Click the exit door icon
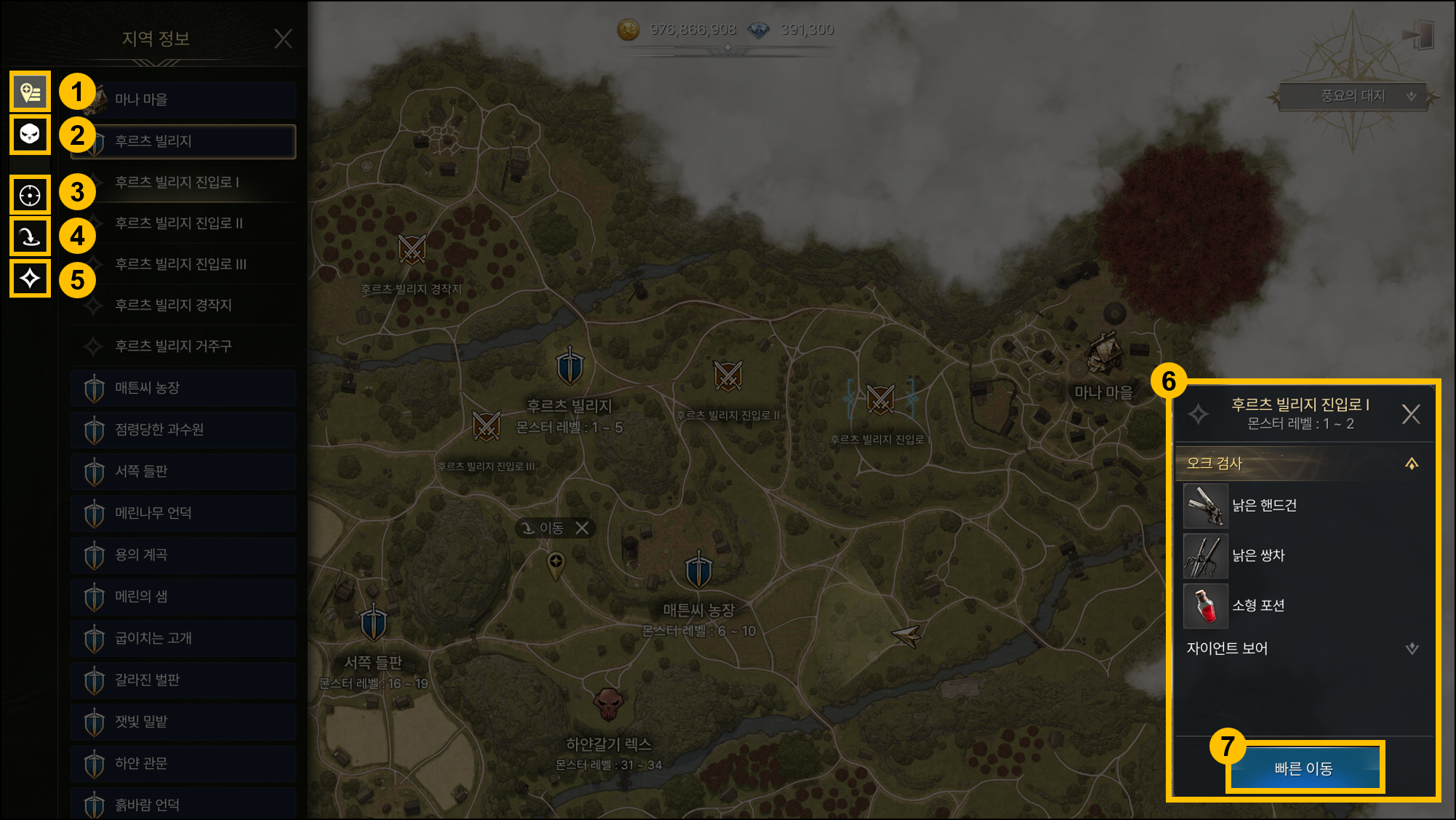The height and width of the screenshot is (820, 1456). [1417, 35]
